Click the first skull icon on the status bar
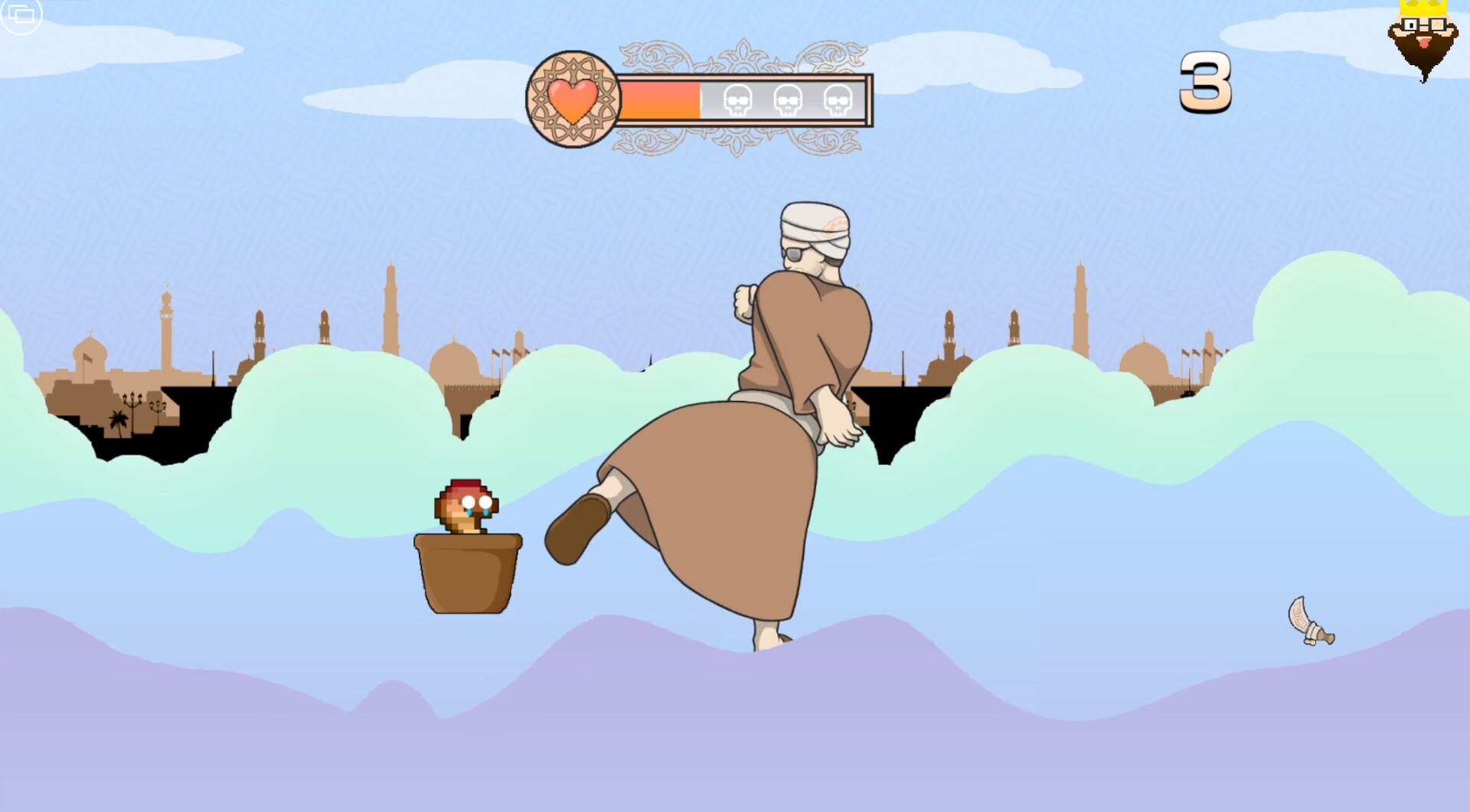Image resolution: width=1470 pixels, height=812 pixels. [737, 99]
